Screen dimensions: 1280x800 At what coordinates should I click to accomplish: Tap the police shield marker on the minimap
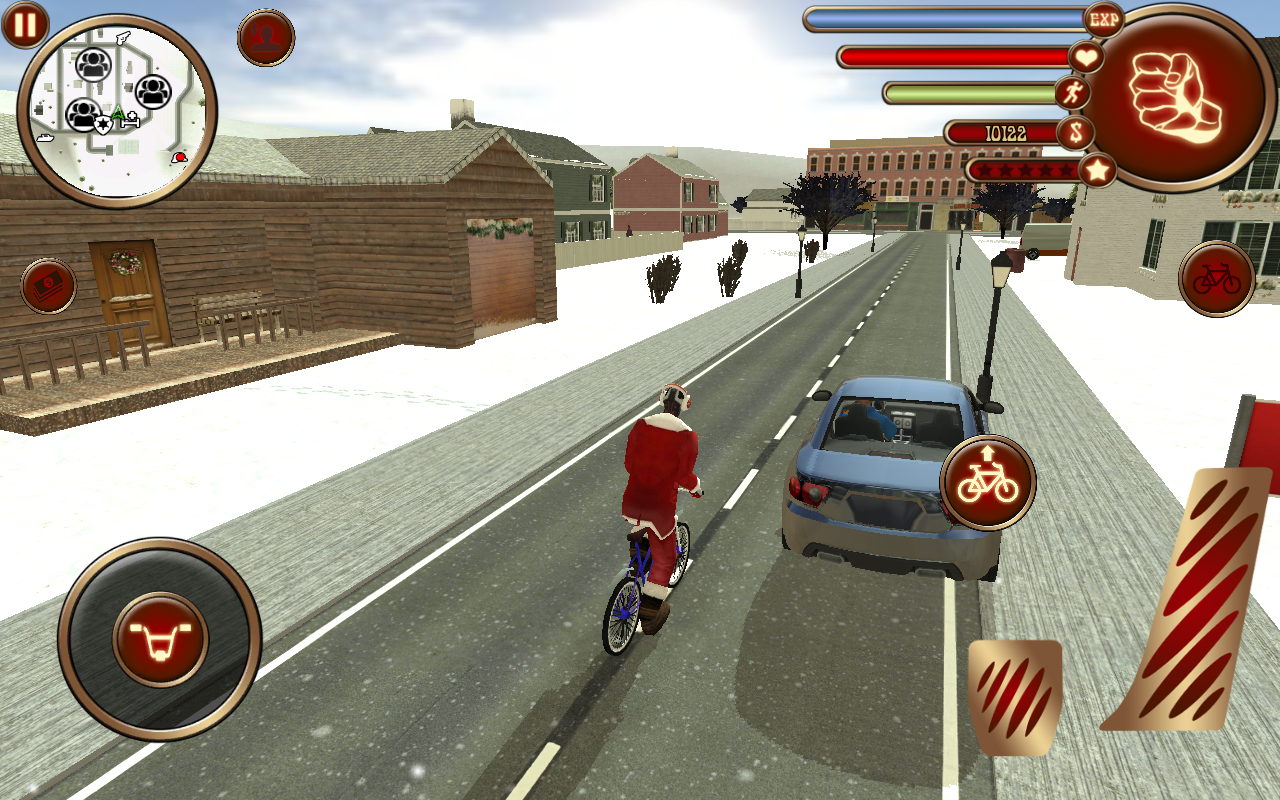click(103, 124)
